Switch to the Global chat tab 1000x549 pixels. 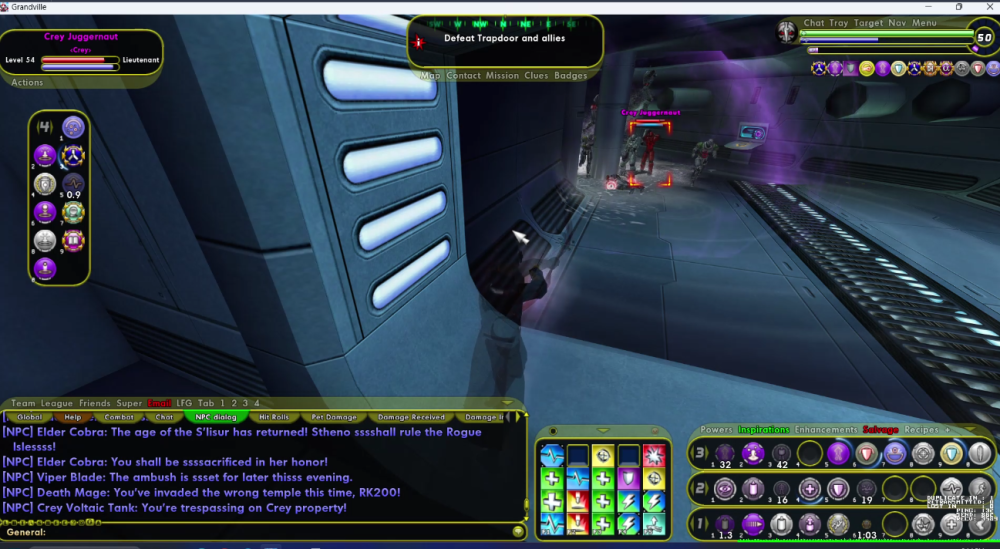[x=29, y=417]
